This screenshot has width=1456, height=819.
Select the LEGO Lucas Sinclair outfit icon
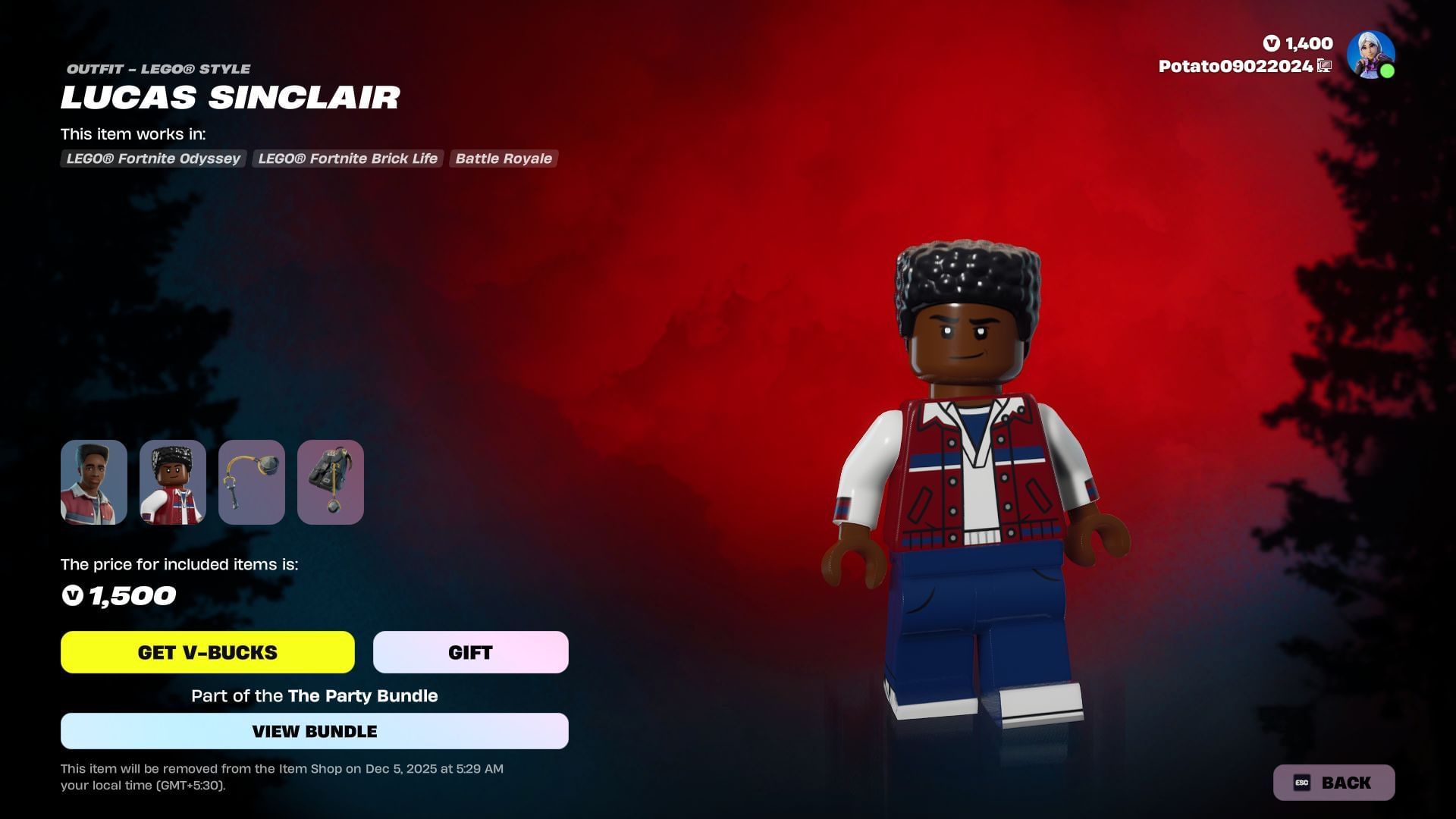(x=173, y=482)
